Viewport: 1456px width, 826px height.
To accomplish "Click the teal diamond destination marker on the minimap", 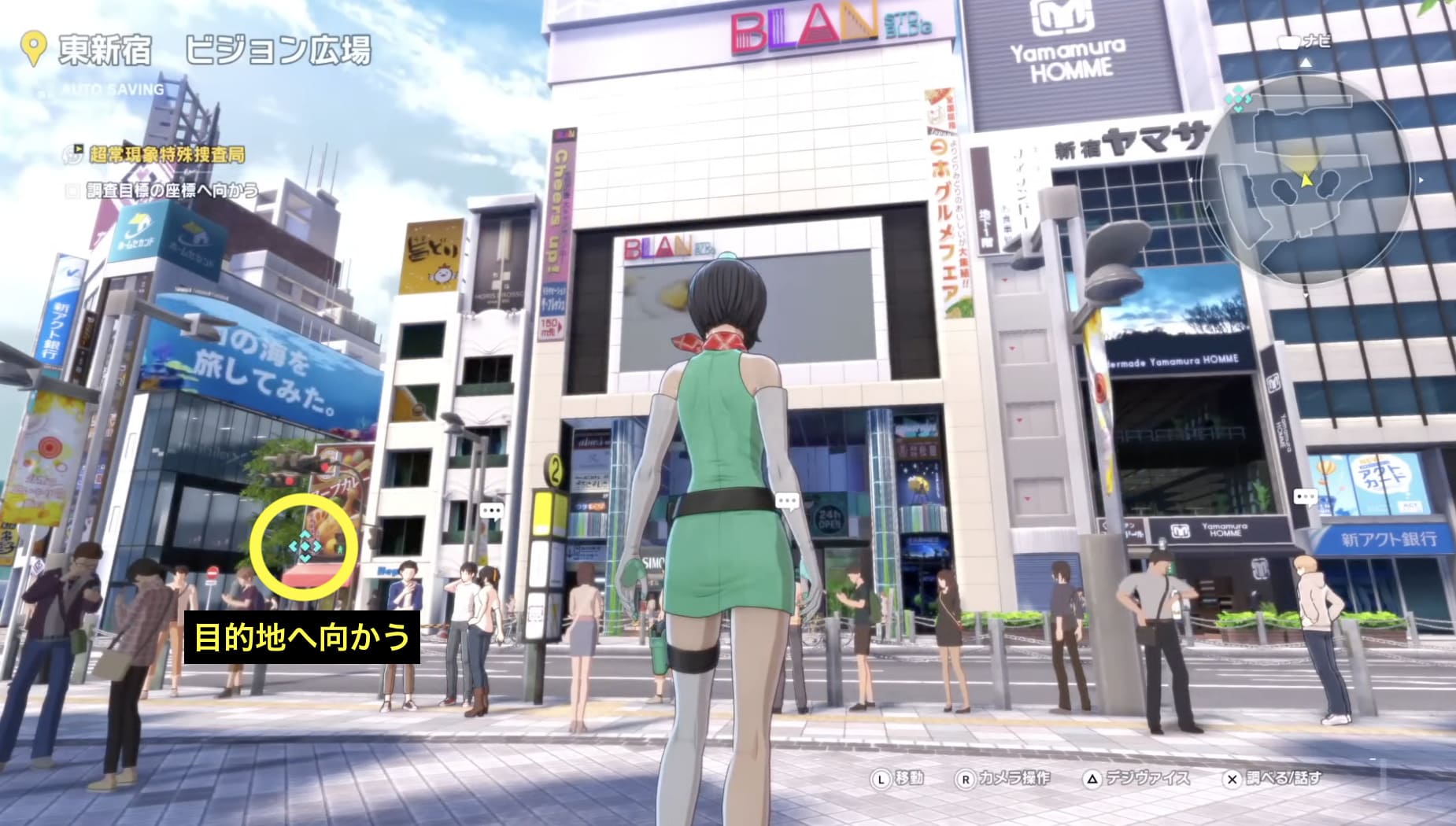I will (1237, 100).
